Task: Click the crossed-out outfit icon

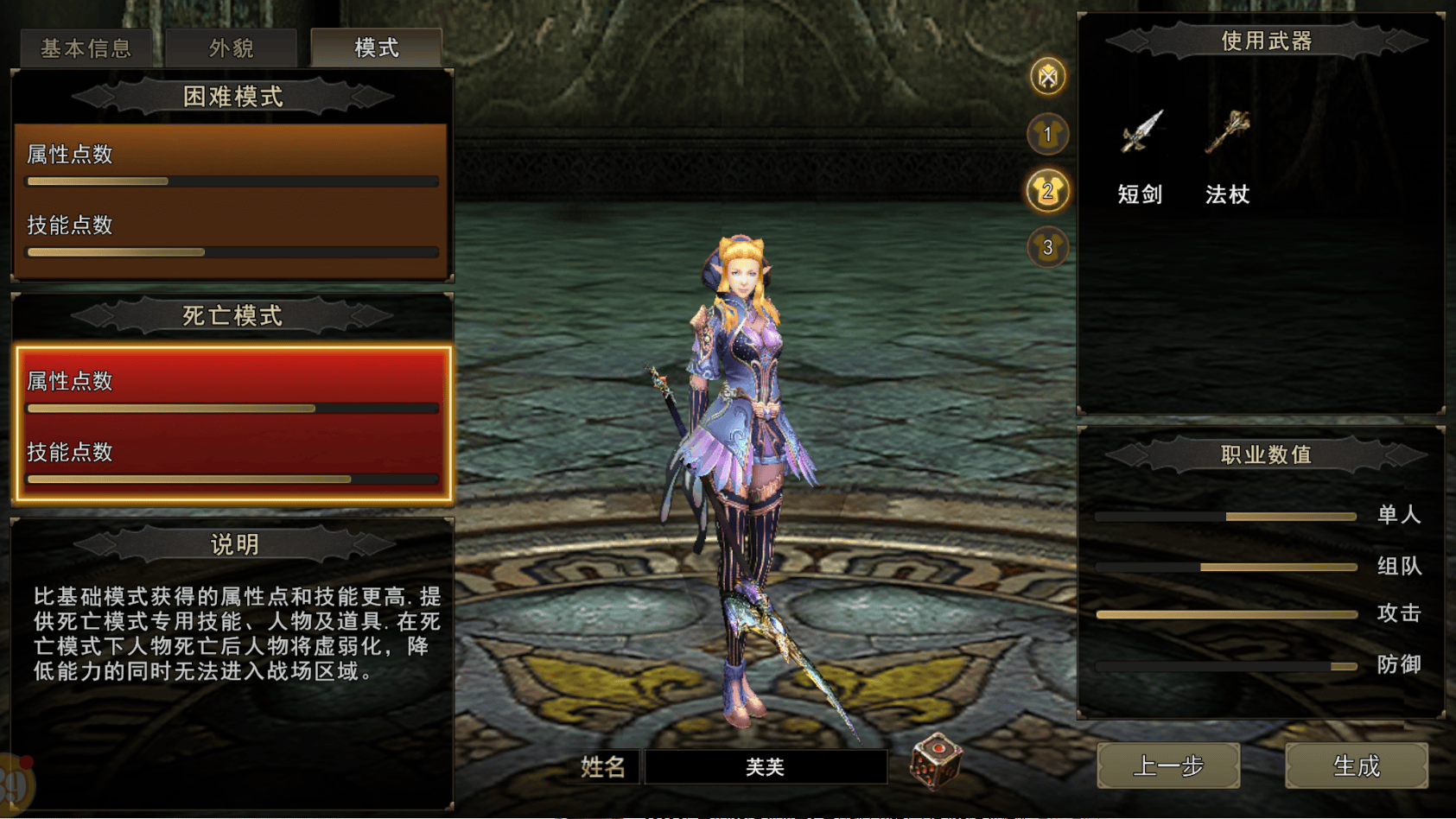Action: click(x=1047, y=77)
